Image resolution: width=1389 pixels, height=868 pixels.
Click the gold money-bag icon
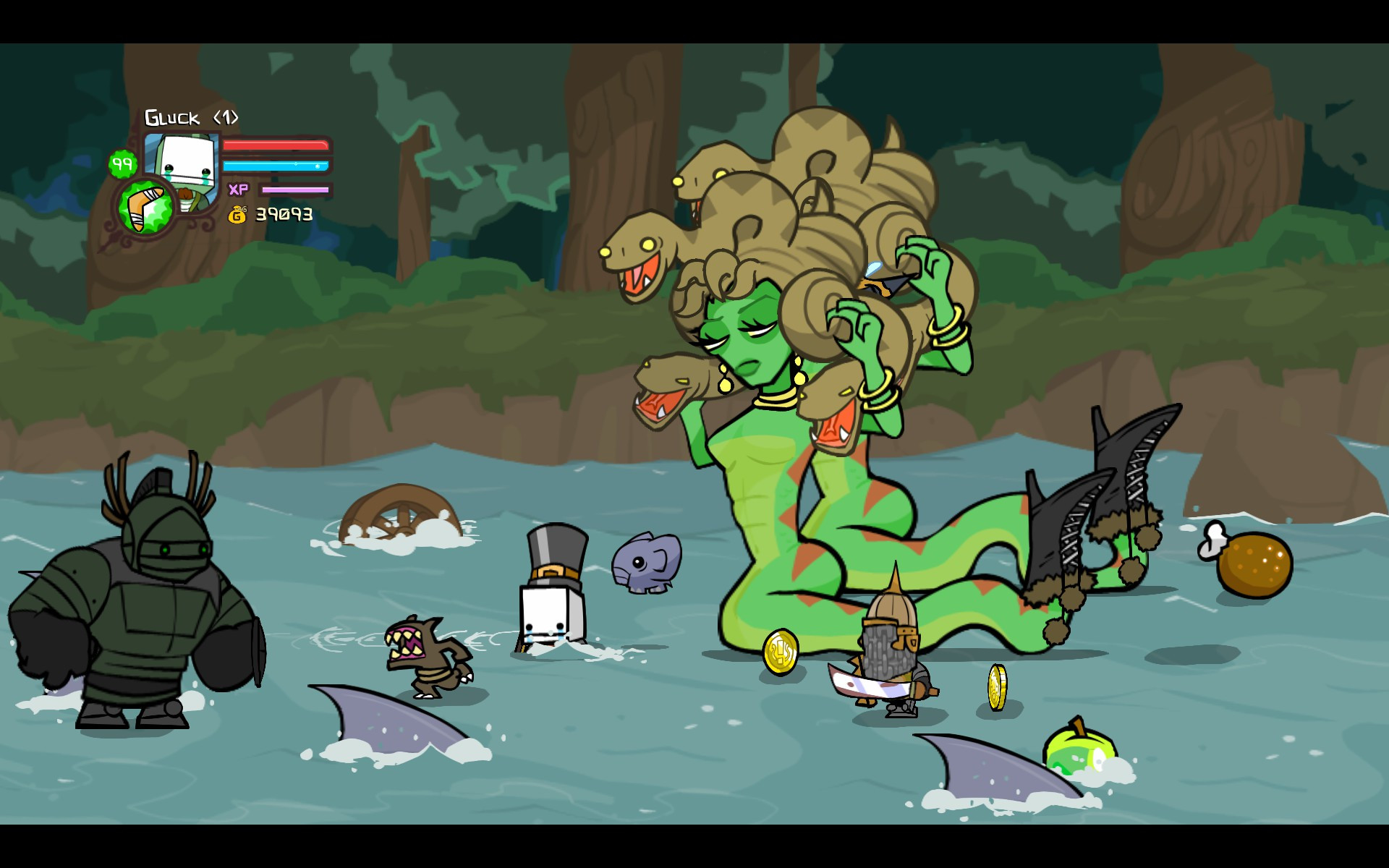[239, 213]
